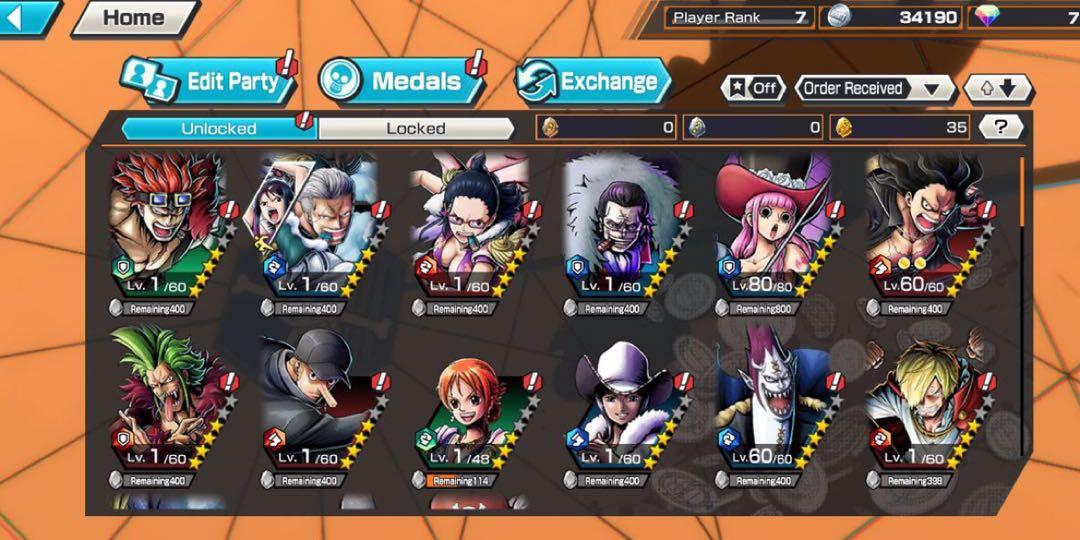Open the Edit Party menu
The image size is (1080, 540).
point(209,82)
